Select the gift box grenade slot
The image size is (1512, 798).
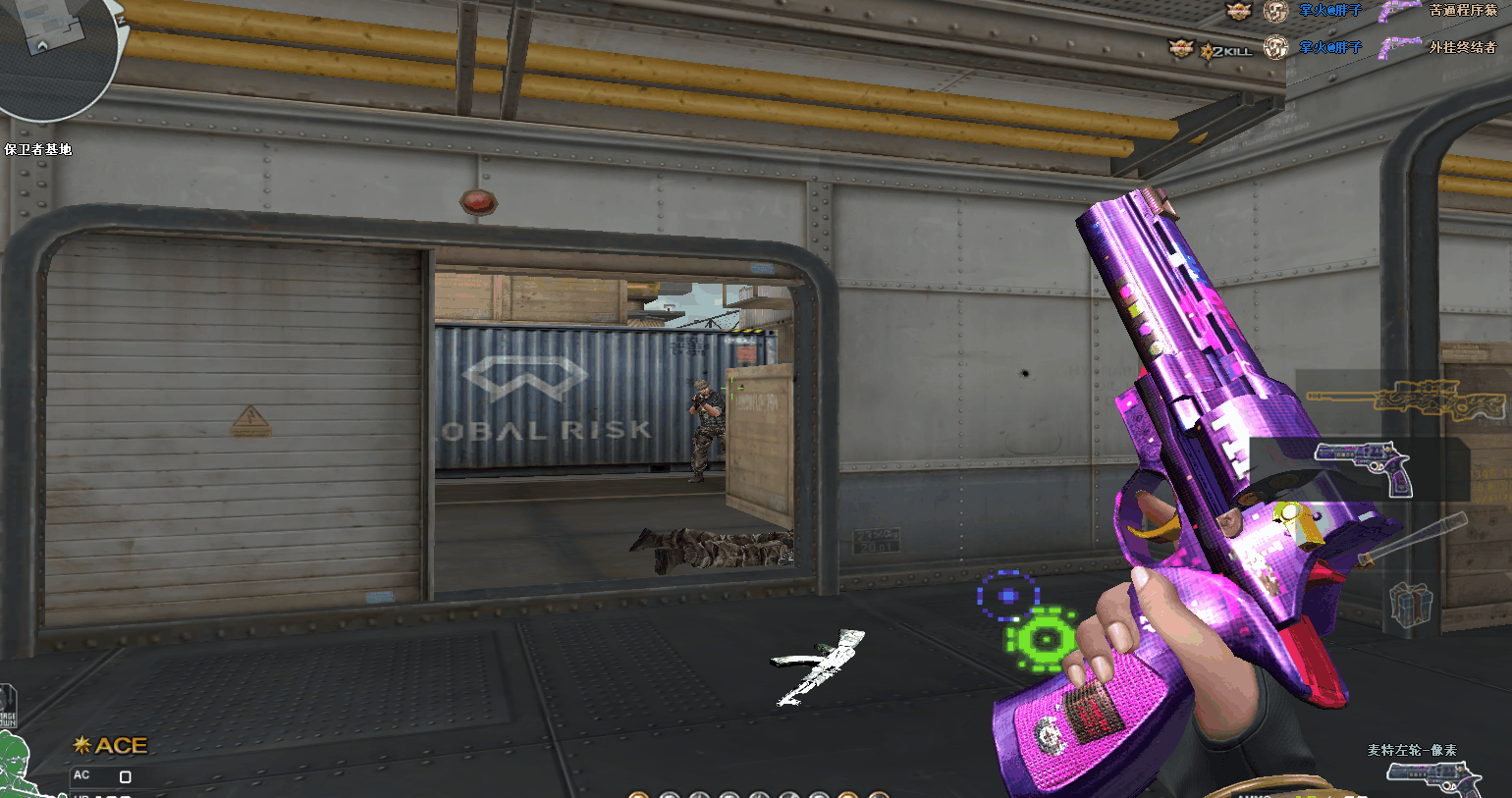(1410, 603)
